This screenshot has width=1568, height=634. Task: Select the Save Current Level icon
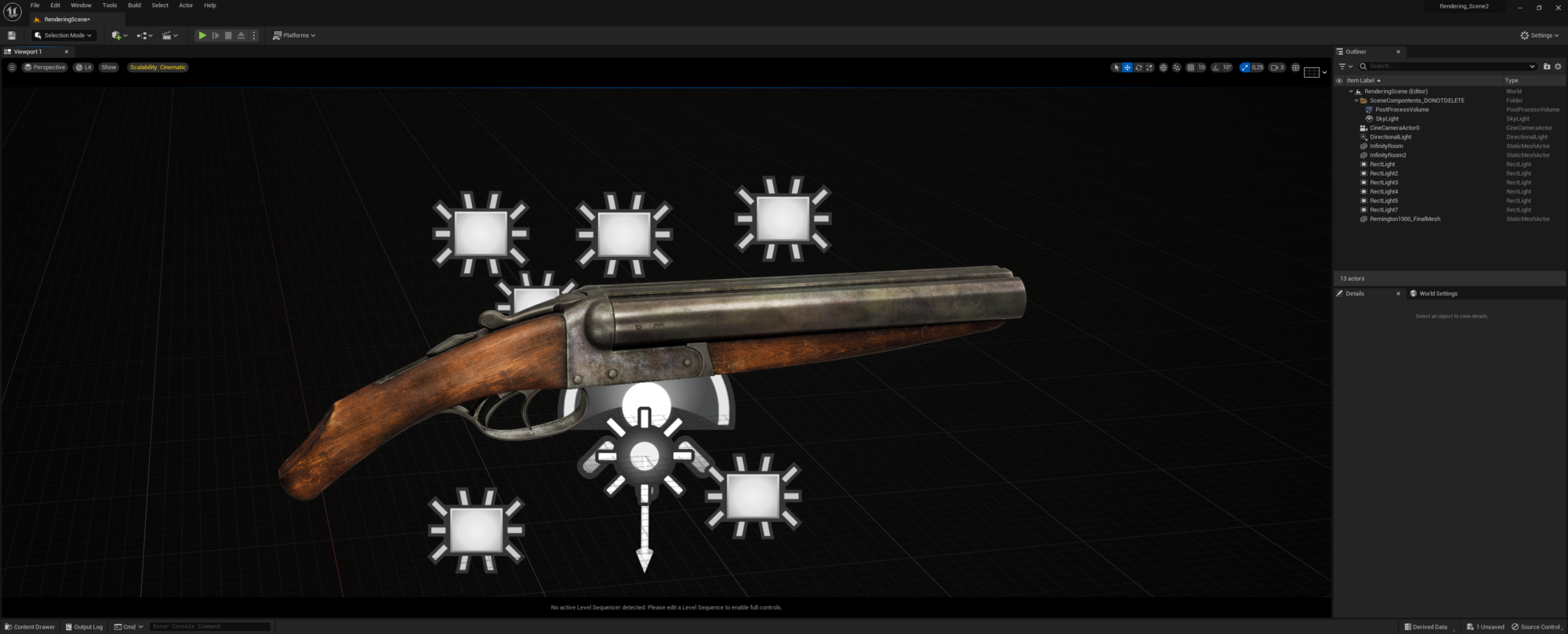(11, 35)
